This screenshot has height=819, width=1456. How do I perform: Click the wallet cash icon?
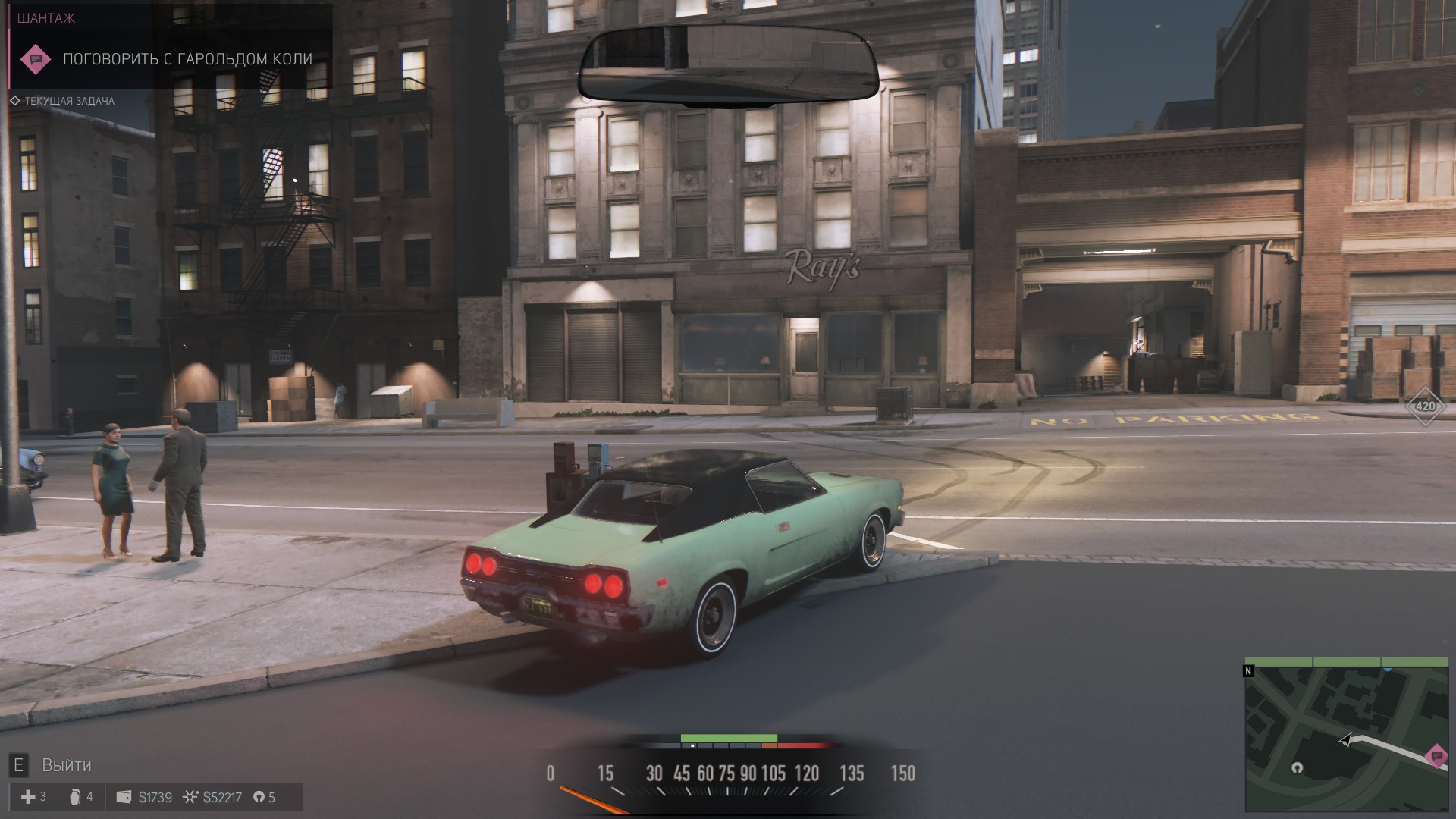[124, 797]
